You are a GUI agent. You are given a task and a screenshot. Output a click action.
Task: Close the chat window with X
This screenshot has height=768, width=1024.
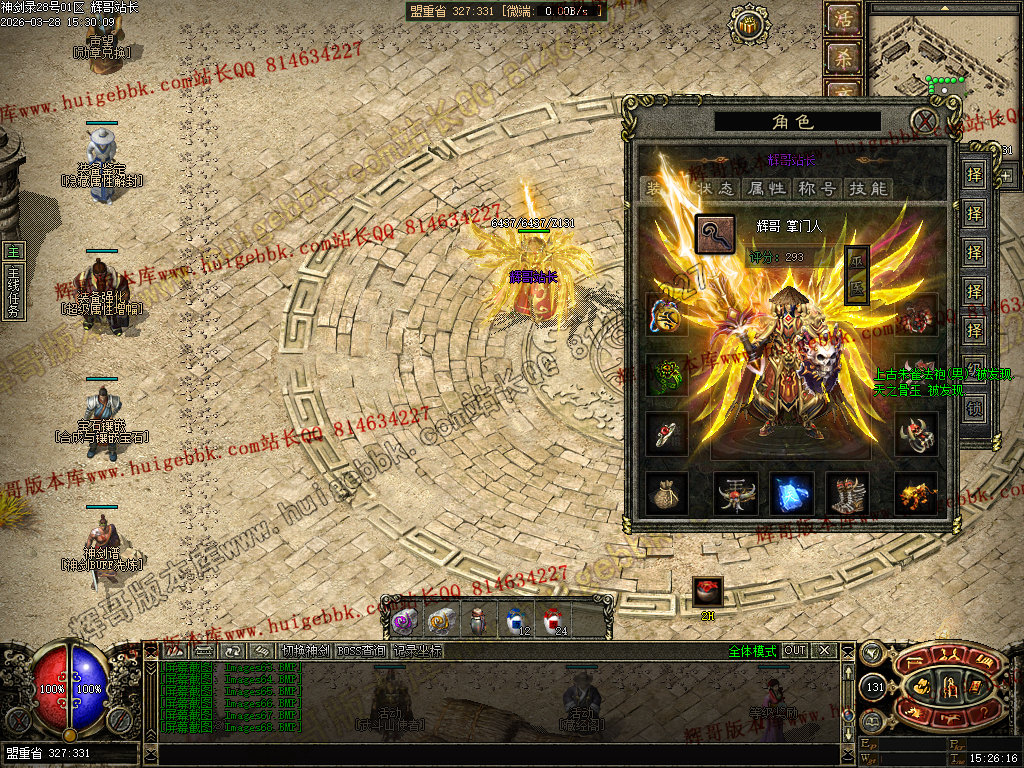(824, 651)
